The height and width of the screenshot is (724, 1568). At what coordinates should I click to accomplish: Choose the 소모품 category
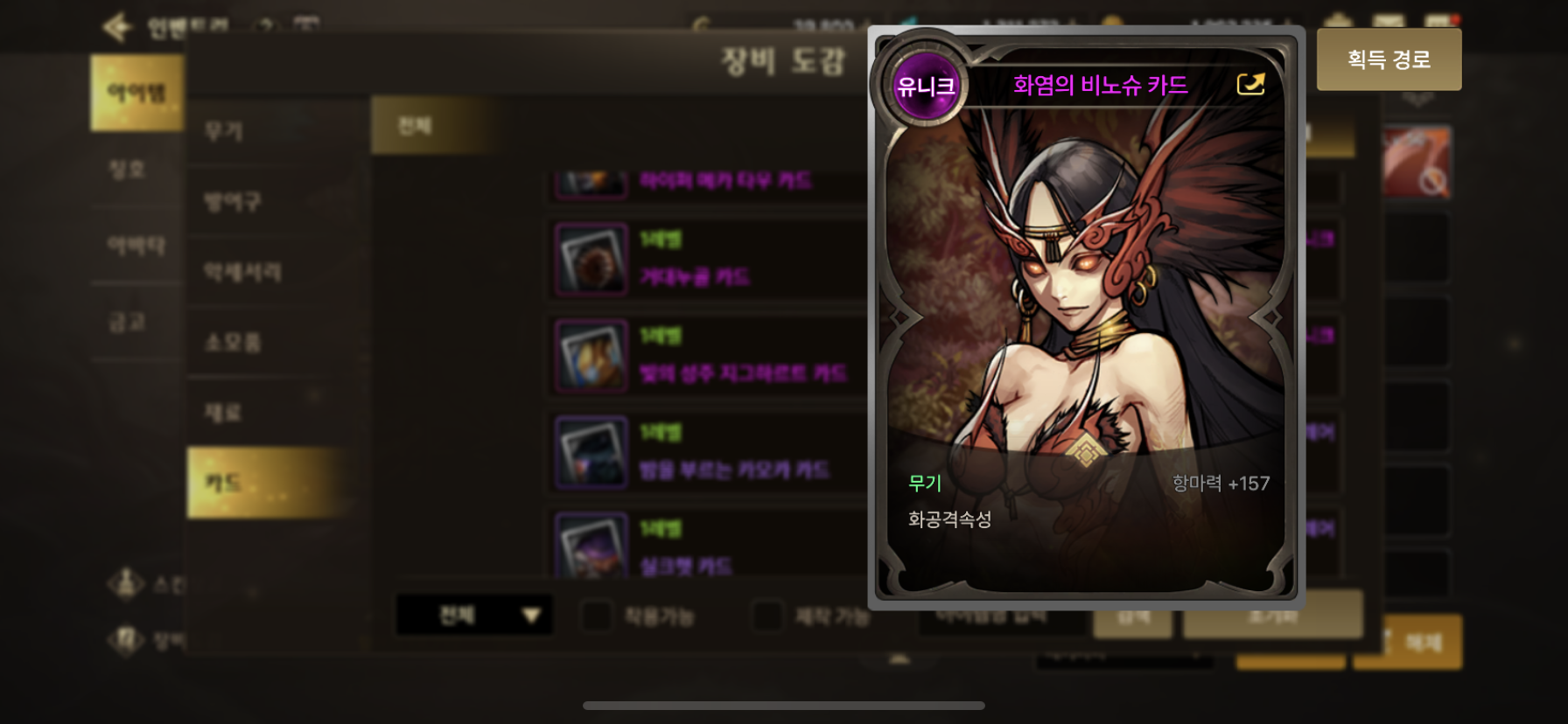233,342
